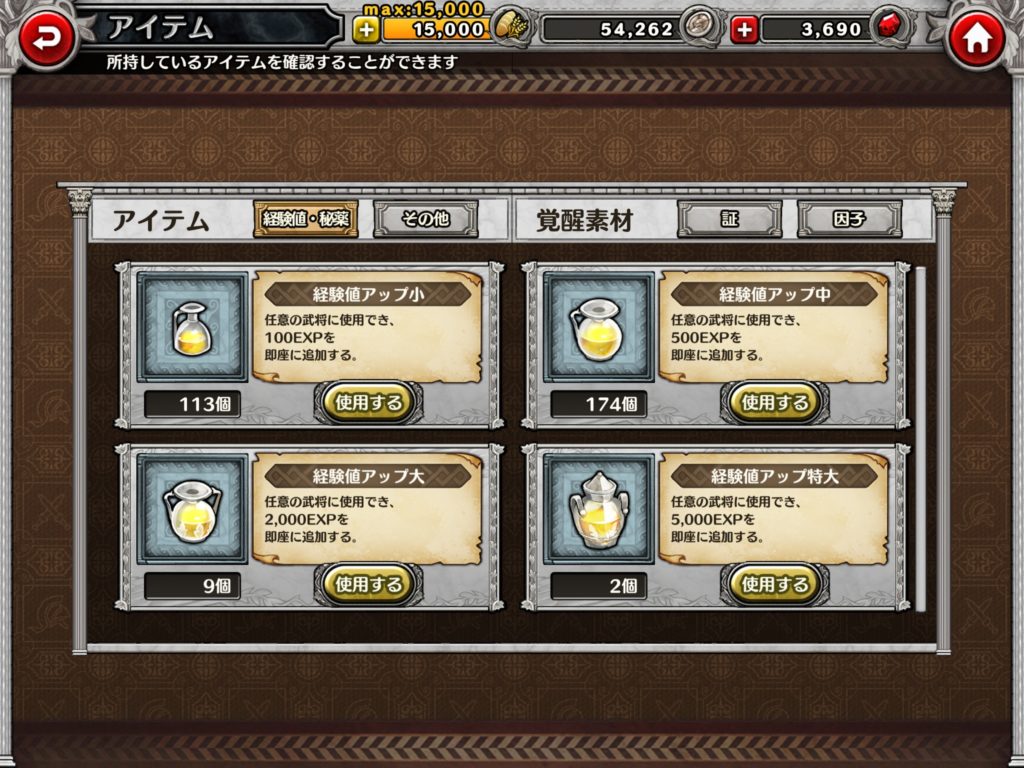Screen dimensions: 1024x768
Task: Open the その他 item tab
Action: (x=425, y=219)
